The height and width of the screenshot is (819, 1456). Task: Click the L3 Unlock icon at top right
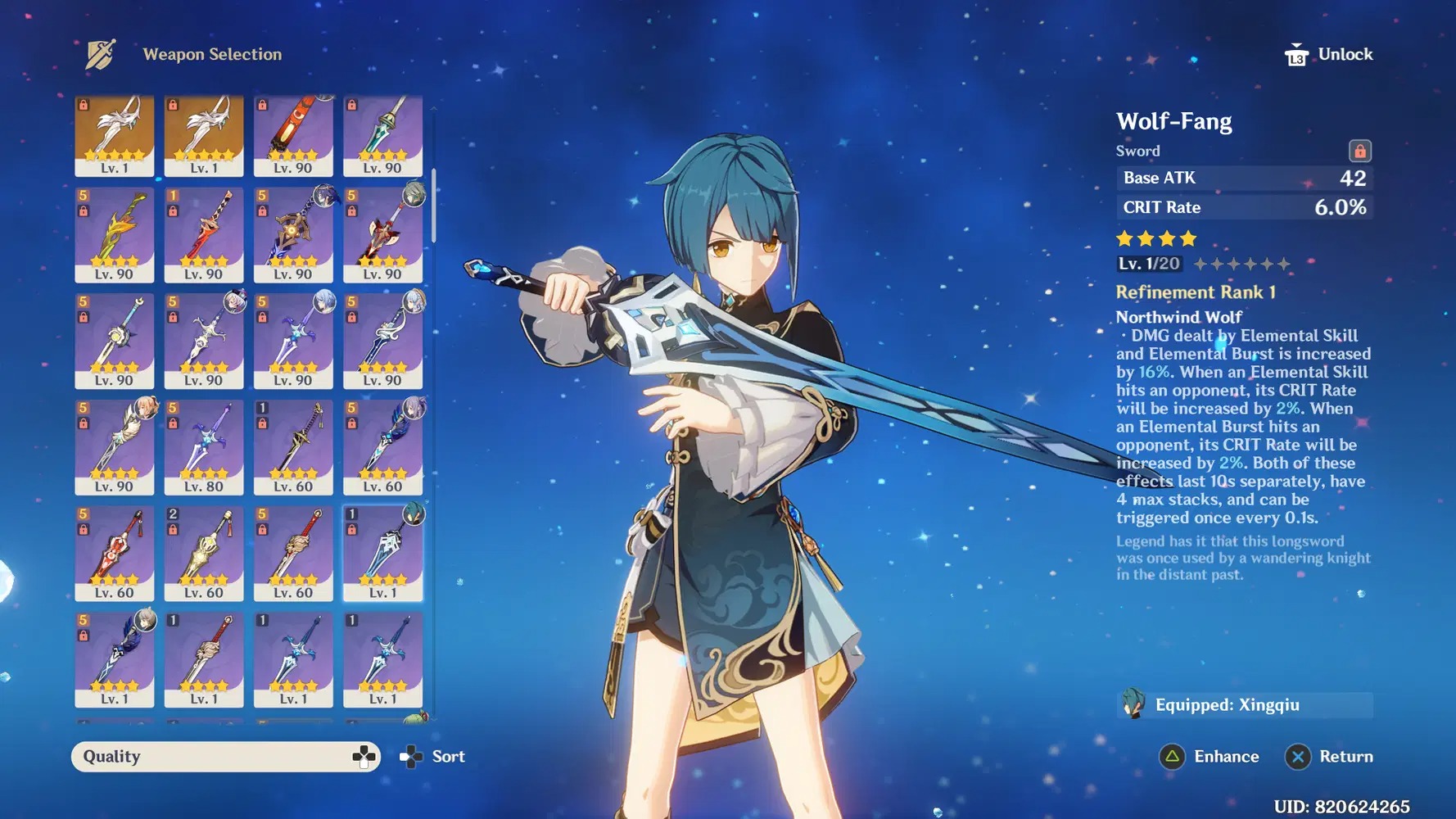tap(1299, 54)
